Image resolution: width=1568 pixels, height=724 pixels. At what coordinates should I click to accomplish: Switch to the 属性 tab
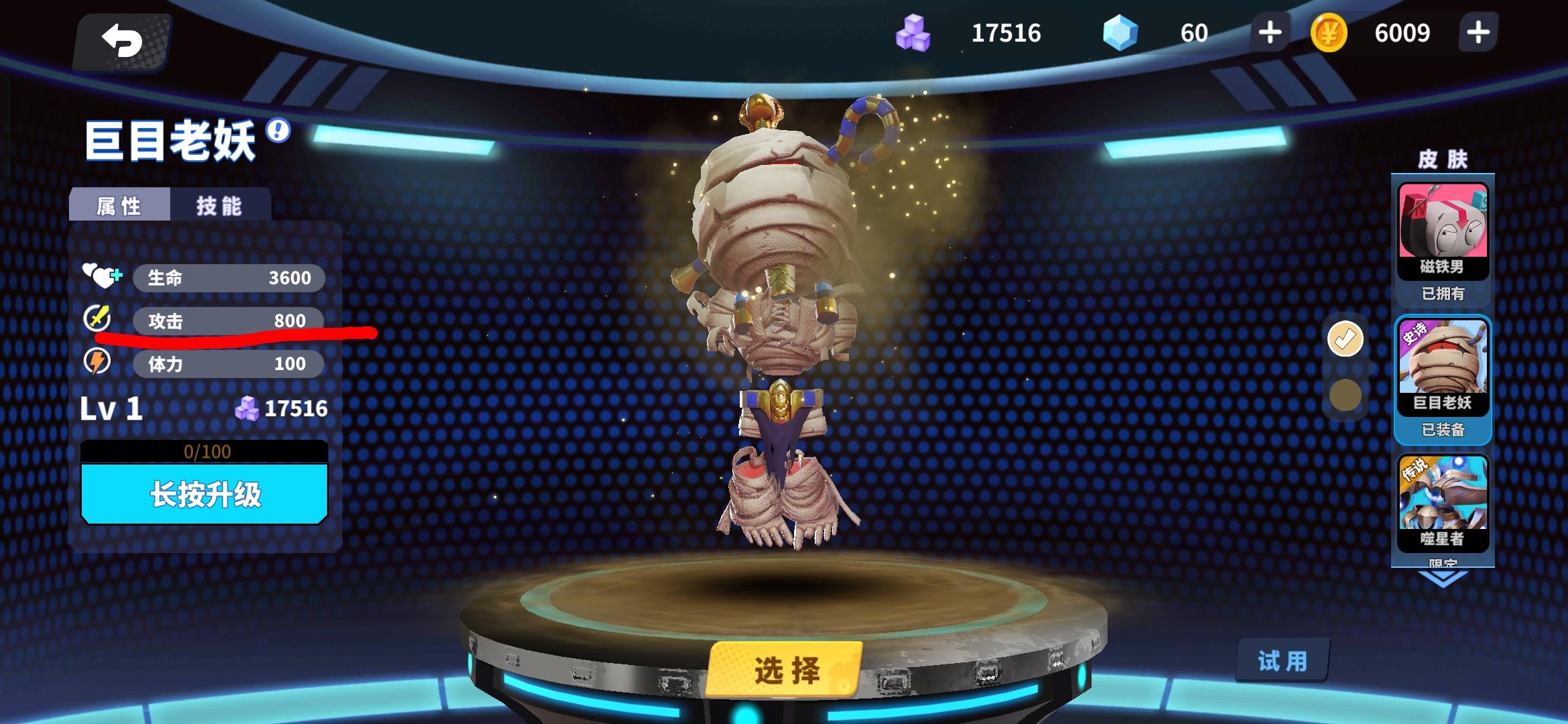118,205
